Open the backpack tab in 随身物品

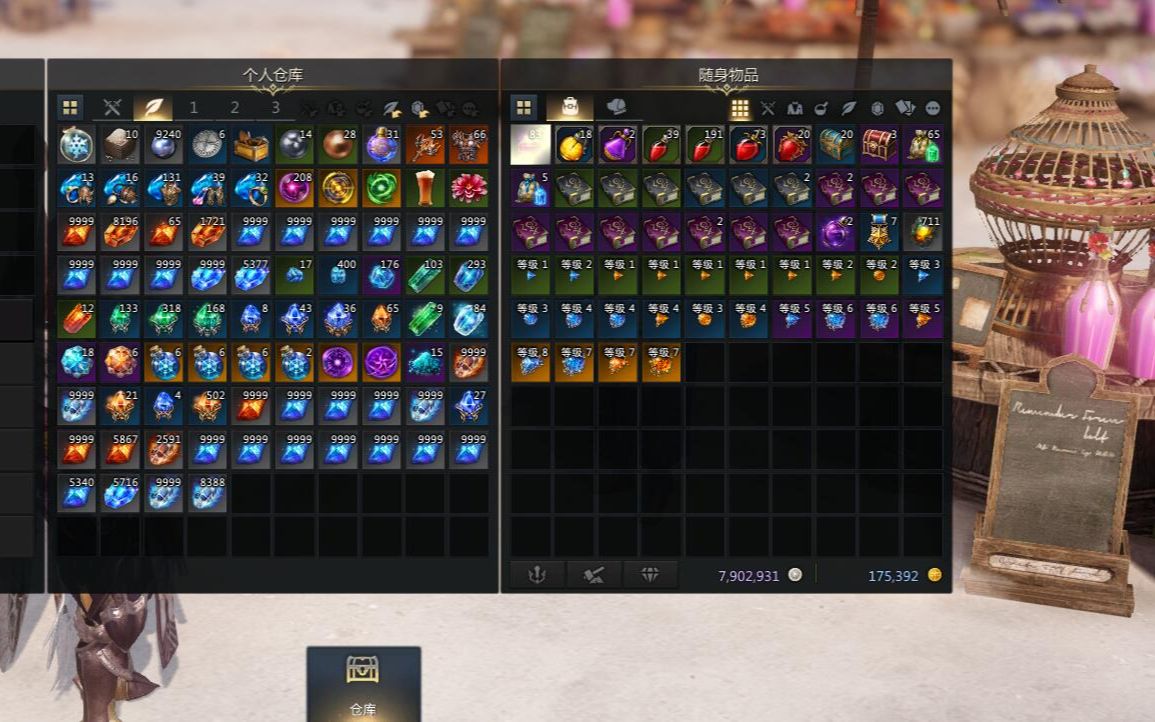point(570,108)
